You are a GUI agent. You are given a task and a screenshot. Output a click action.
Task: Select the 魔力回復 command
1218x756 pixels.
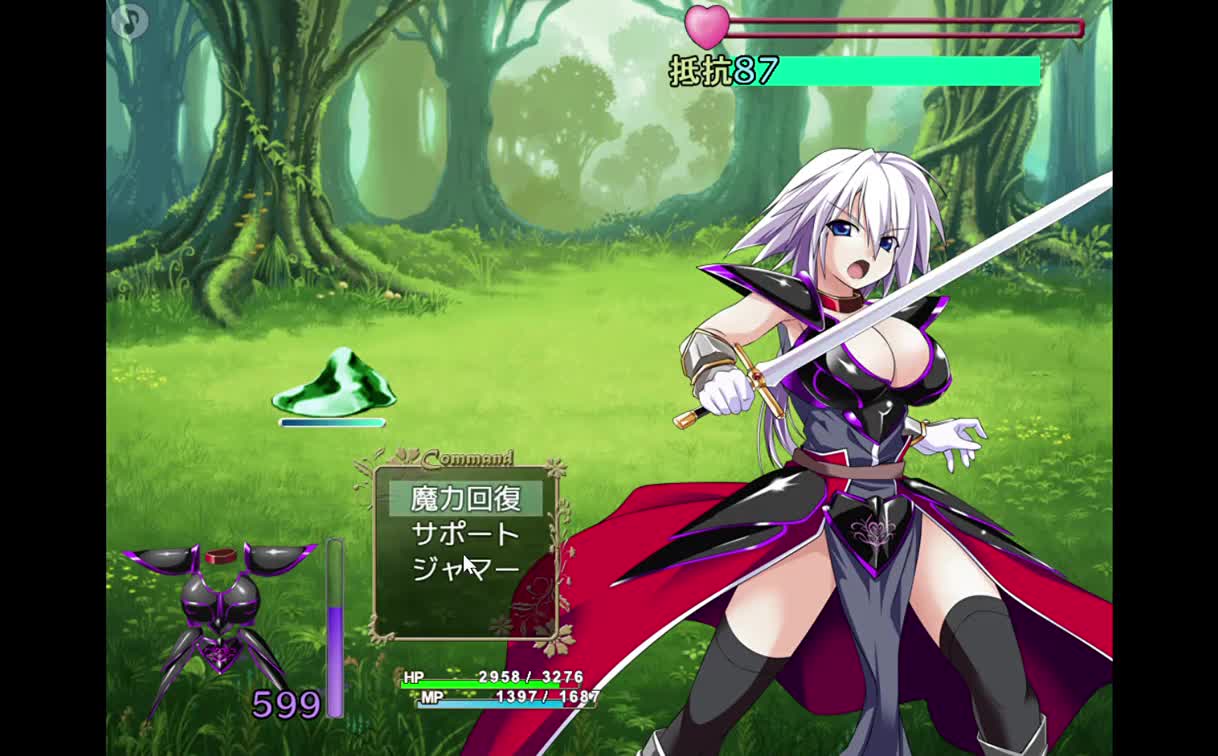pos(466,498)
